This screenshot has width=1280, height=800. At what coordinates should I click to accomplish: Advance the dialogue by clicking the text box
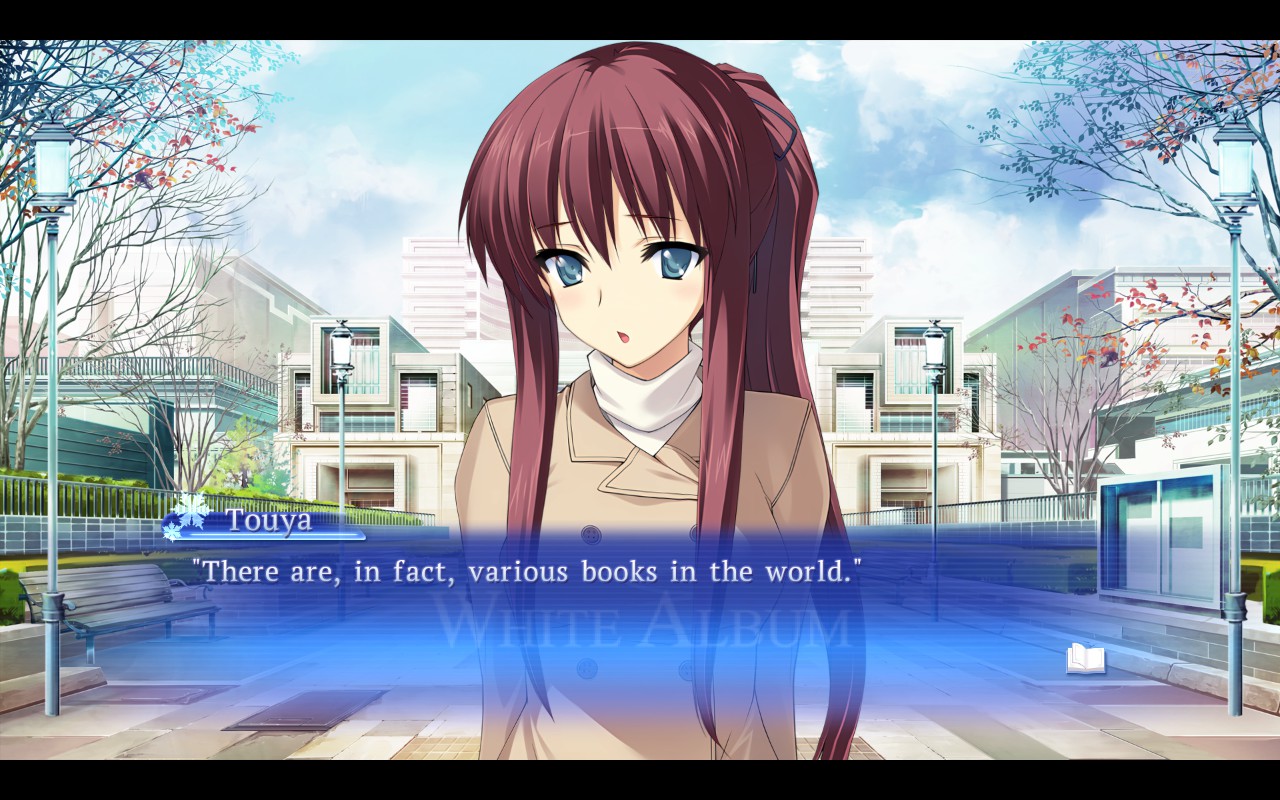640,610
